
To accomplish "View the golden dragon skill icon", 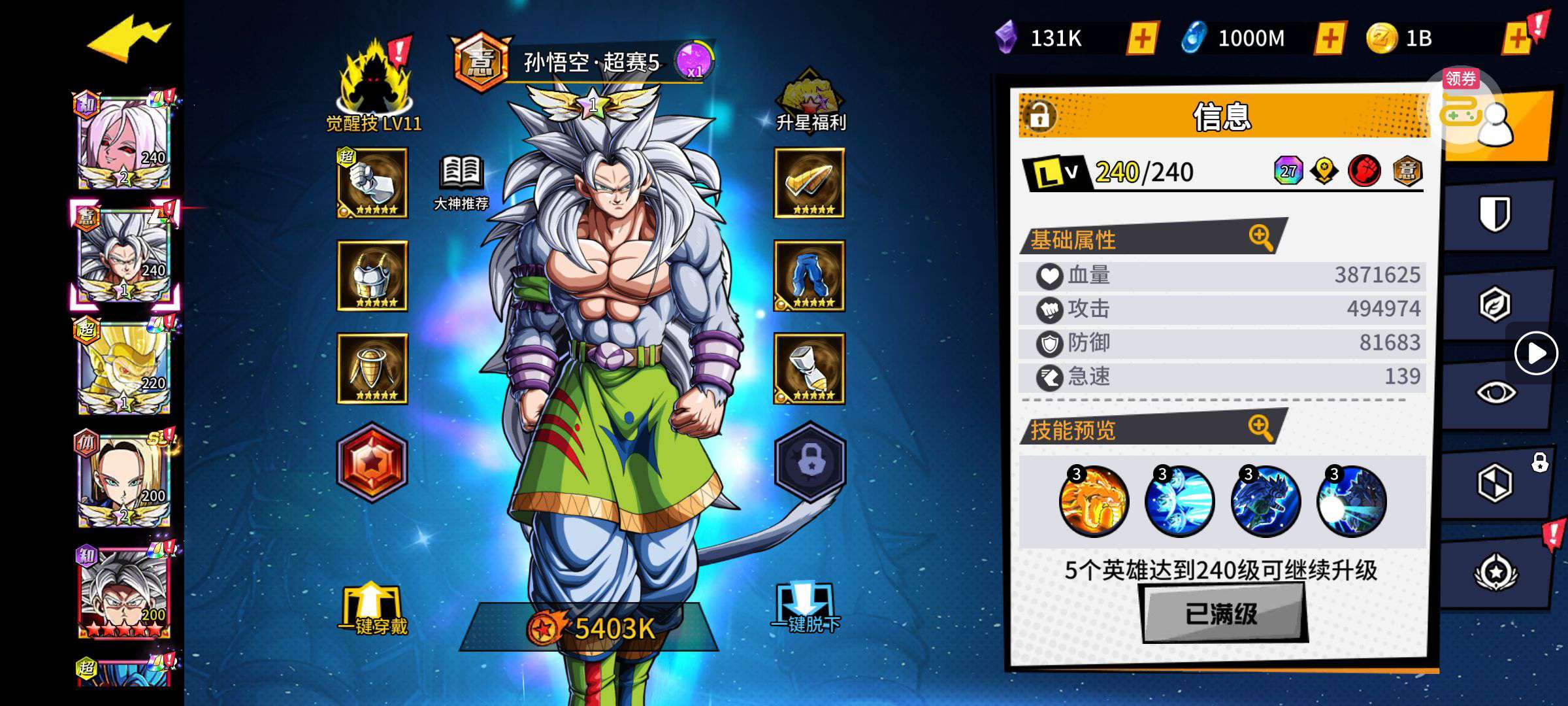I will tap(1093, 501).
